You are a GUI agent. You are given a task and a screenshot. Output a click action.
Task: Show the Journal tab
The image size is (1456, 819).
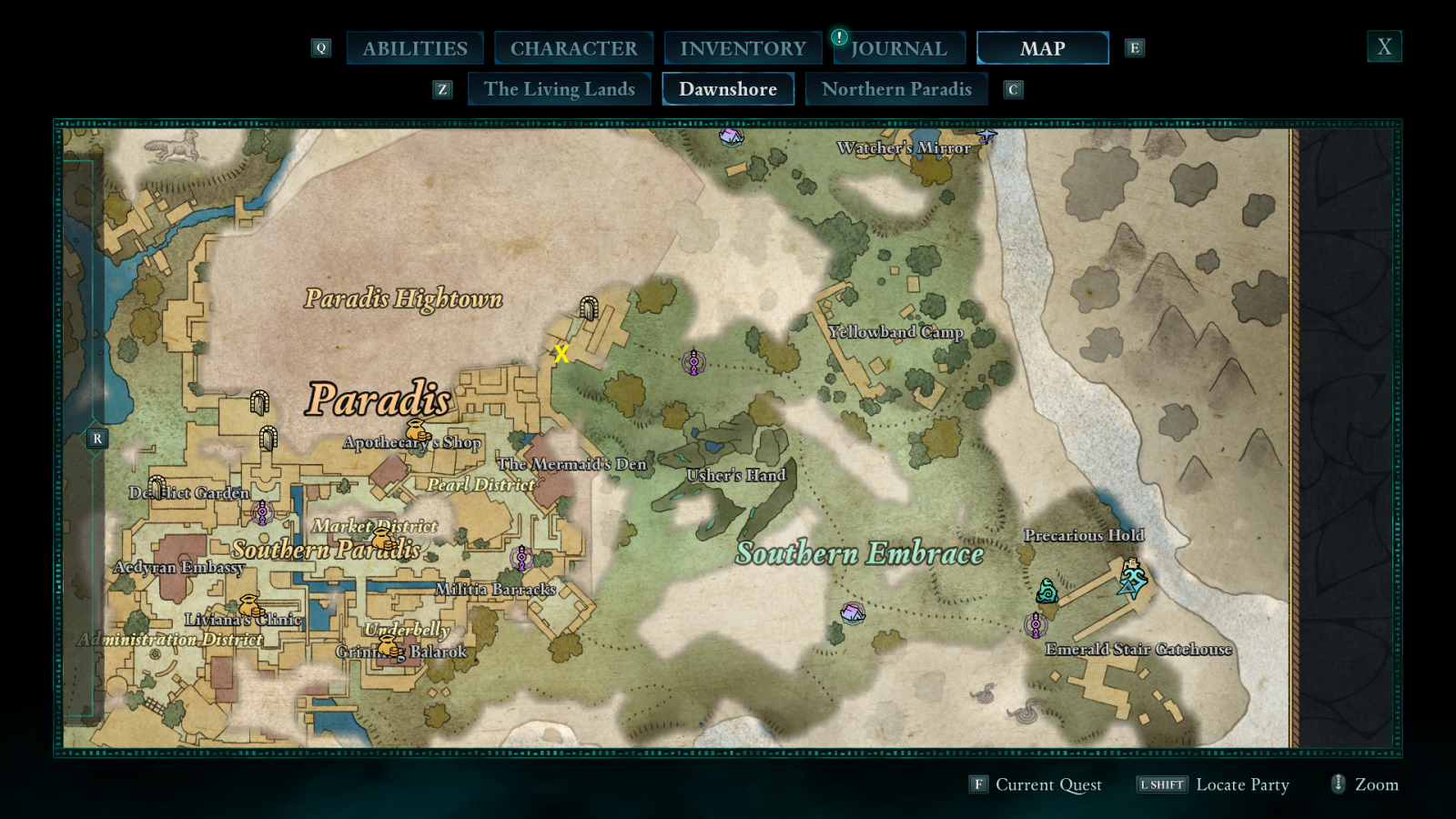(x=899, y=48)
